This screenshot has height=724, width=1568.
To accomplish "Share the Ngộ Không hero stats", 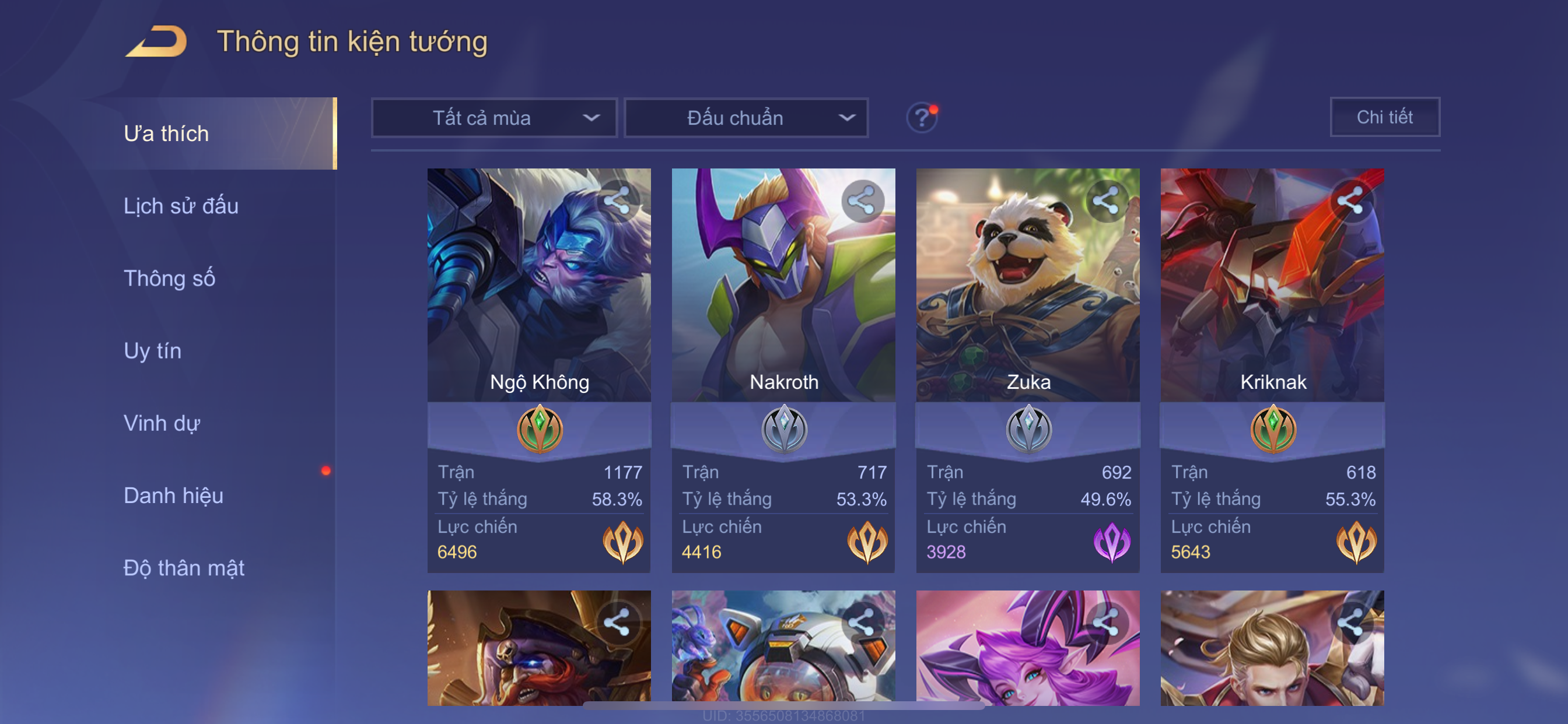I will point(617,201).
